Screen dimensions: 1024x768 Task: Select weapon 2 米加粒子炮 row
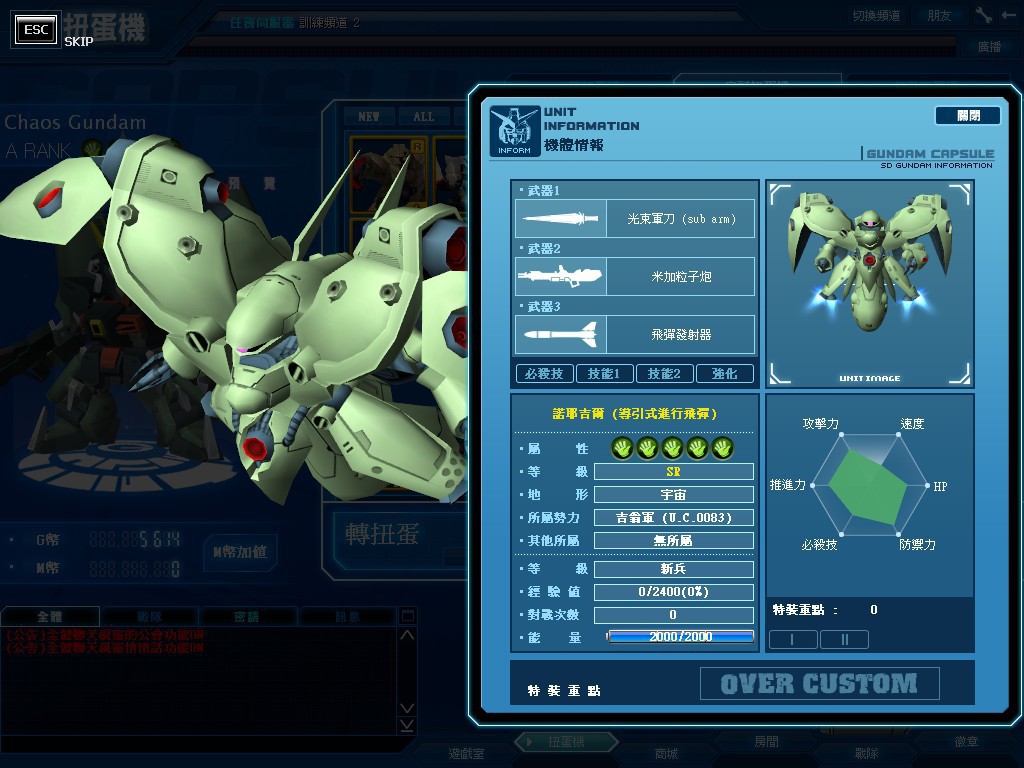click(635, 276)
